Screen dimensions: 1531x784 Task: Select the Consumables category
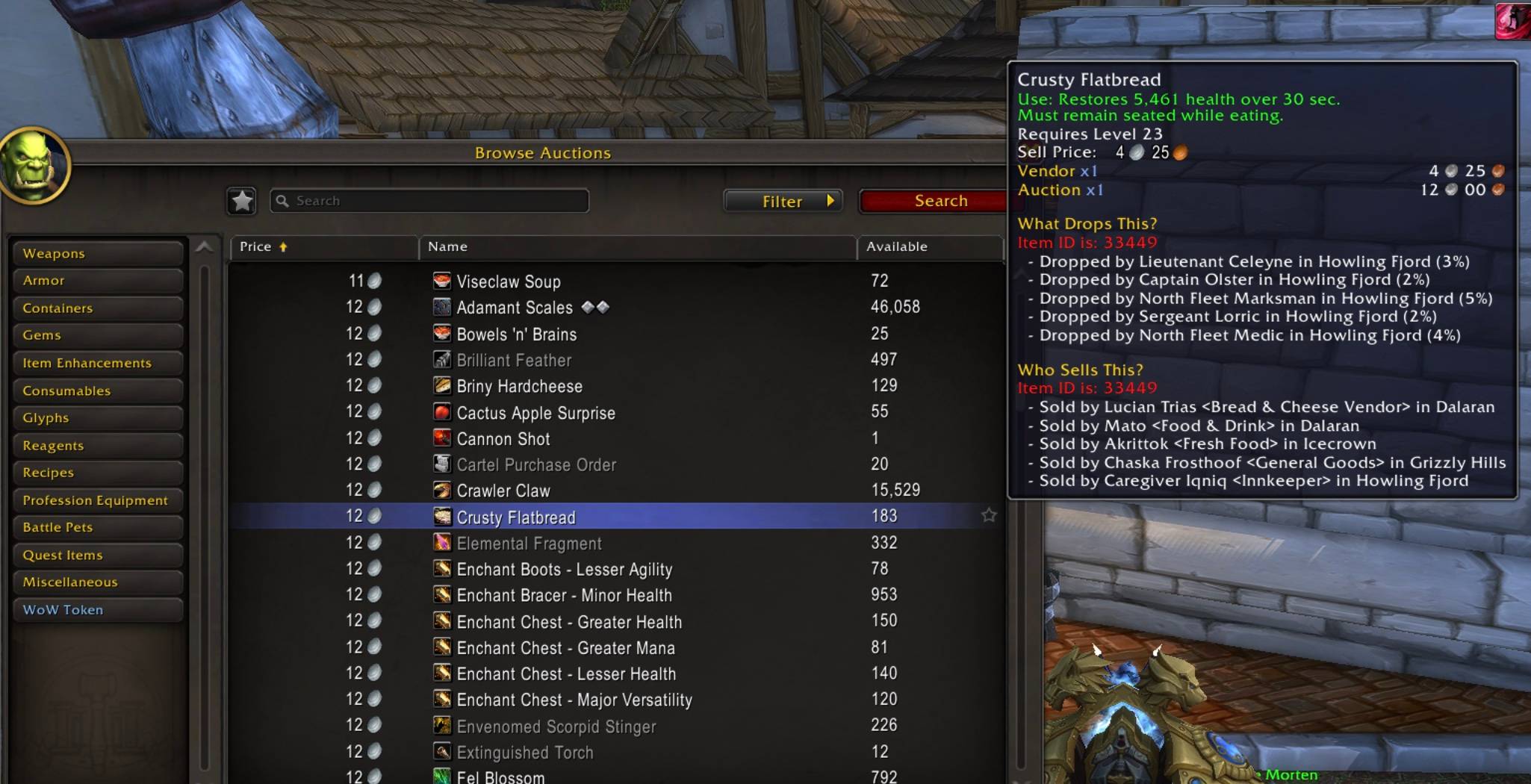97,391
